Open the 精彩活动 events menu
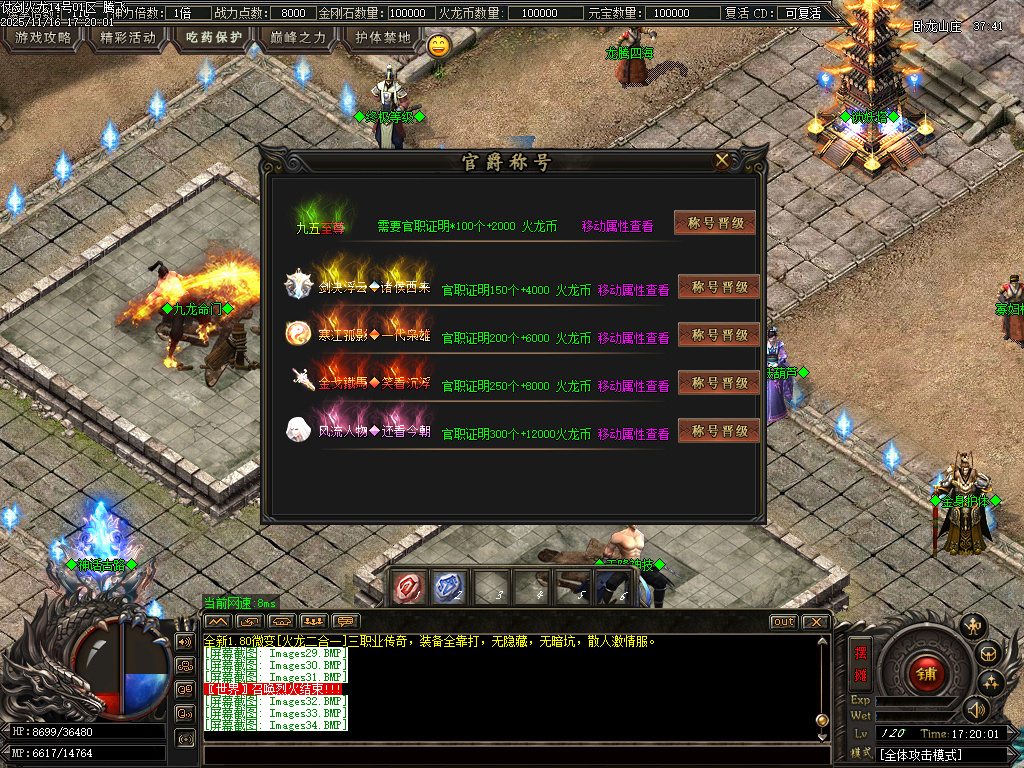The image size is (1024, 768). pos(128,38)
